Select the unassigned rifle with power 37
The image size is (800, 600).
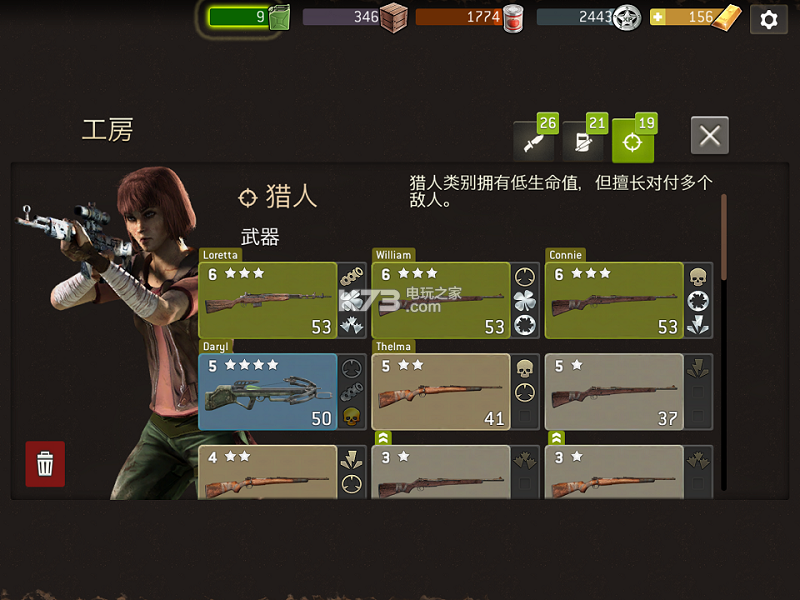(613, 391)
